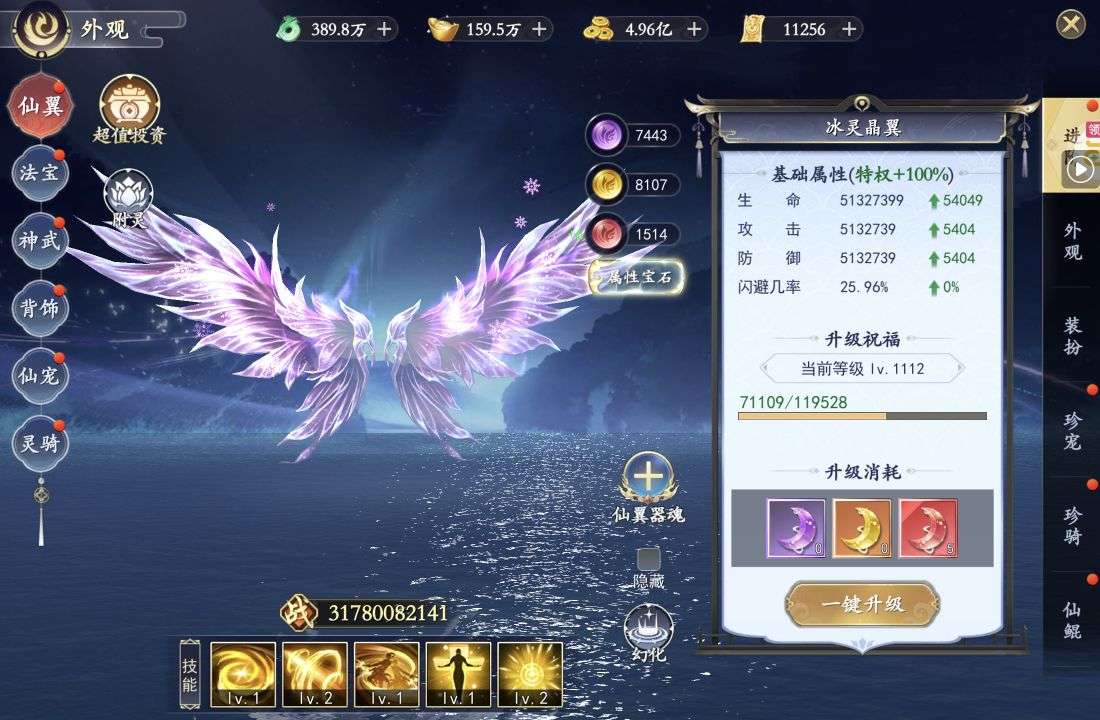Viewport: 1100px width, 720px height.
Task: Upgrade wings with 一键升级 button
Action: coord(862,603)
